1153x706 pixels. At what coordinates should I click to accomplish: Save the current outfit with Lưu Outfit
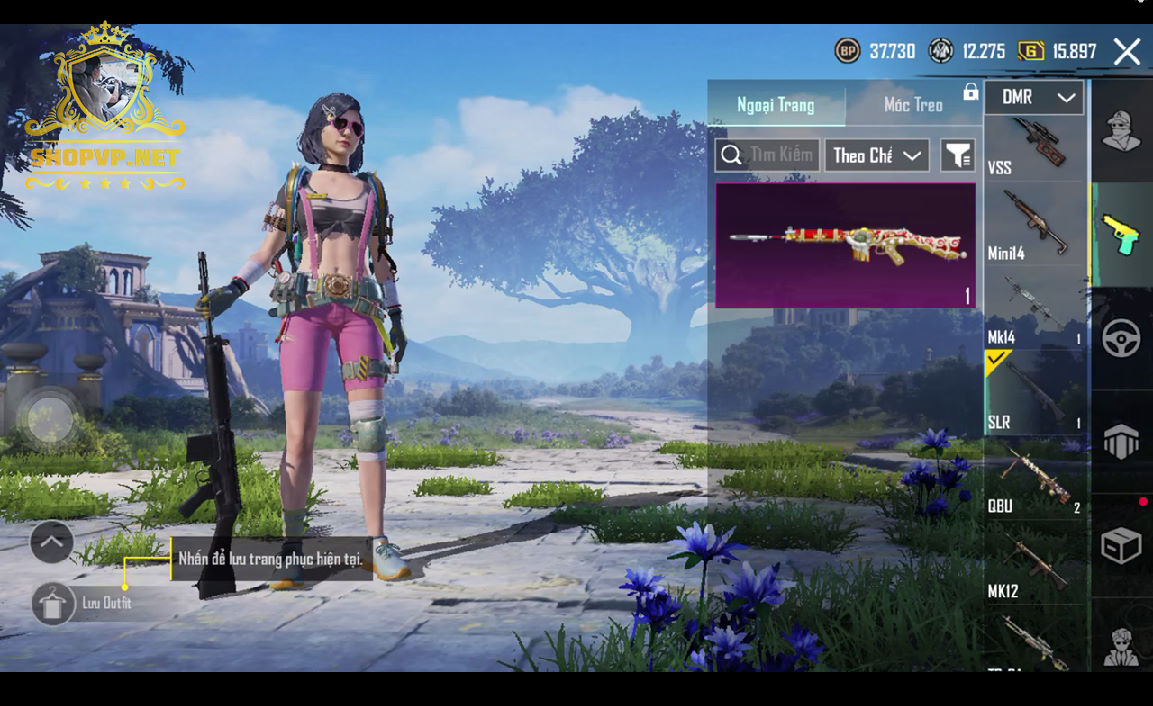point(54,603)
